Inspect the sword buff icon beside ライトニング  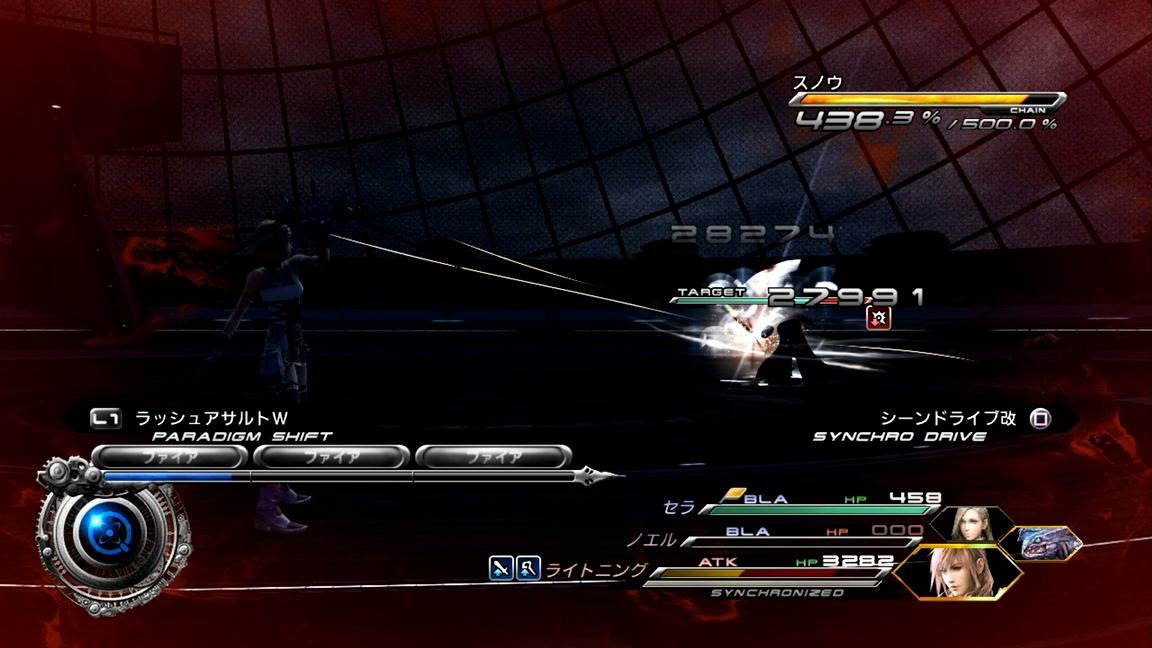(x=501, y=568)
